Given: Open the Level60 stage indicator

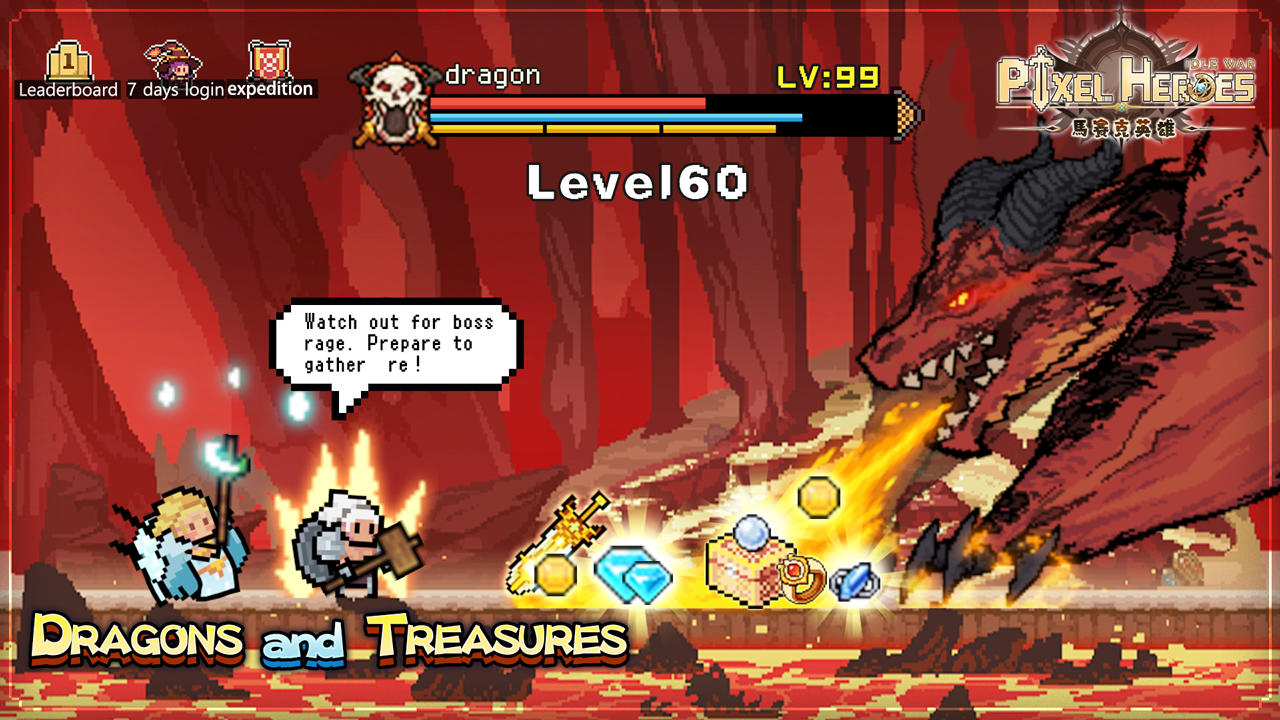Looking at the screenshot, I should point(637,181).
